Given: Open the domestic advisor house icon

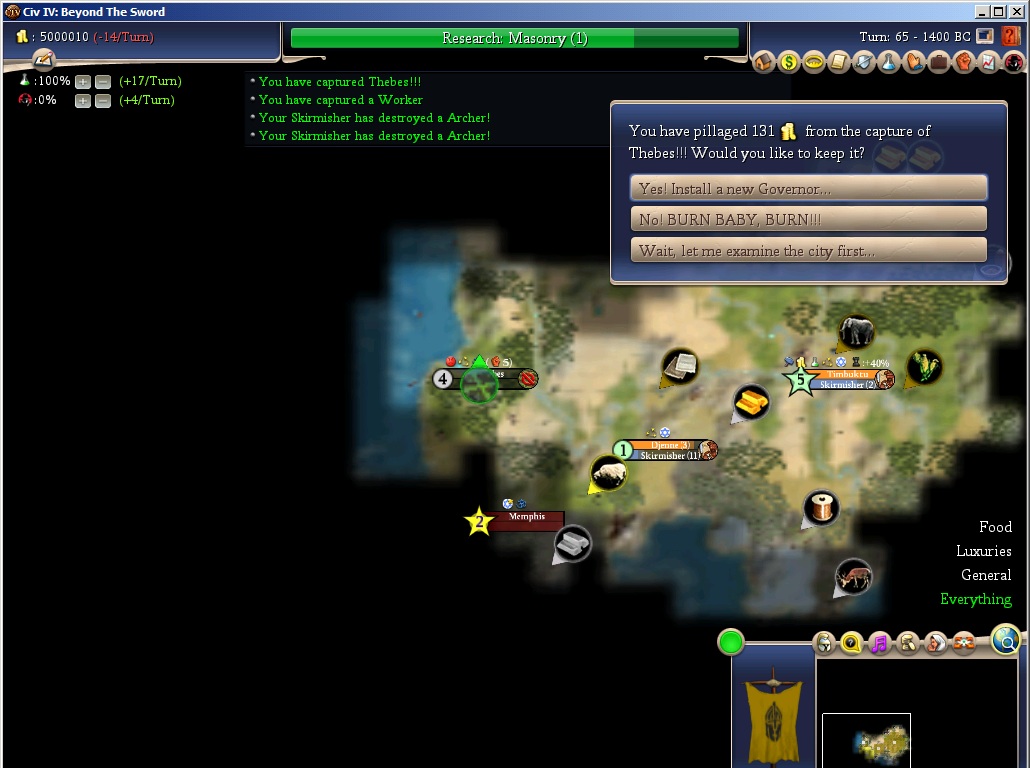Looking at the screenshot, I should tap(764, 63).
